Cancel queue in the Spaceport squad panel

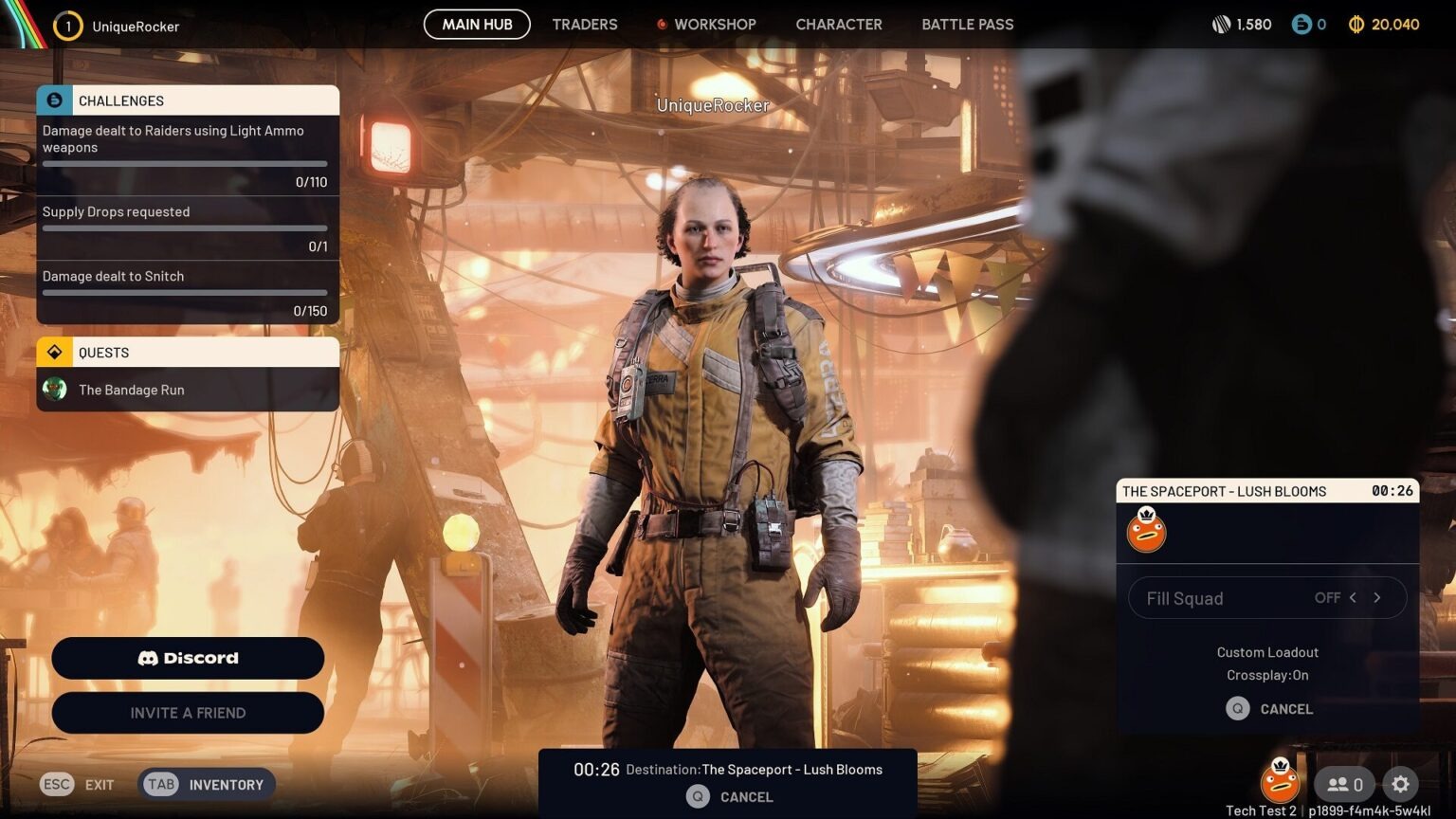click(x=1269, y=709)
